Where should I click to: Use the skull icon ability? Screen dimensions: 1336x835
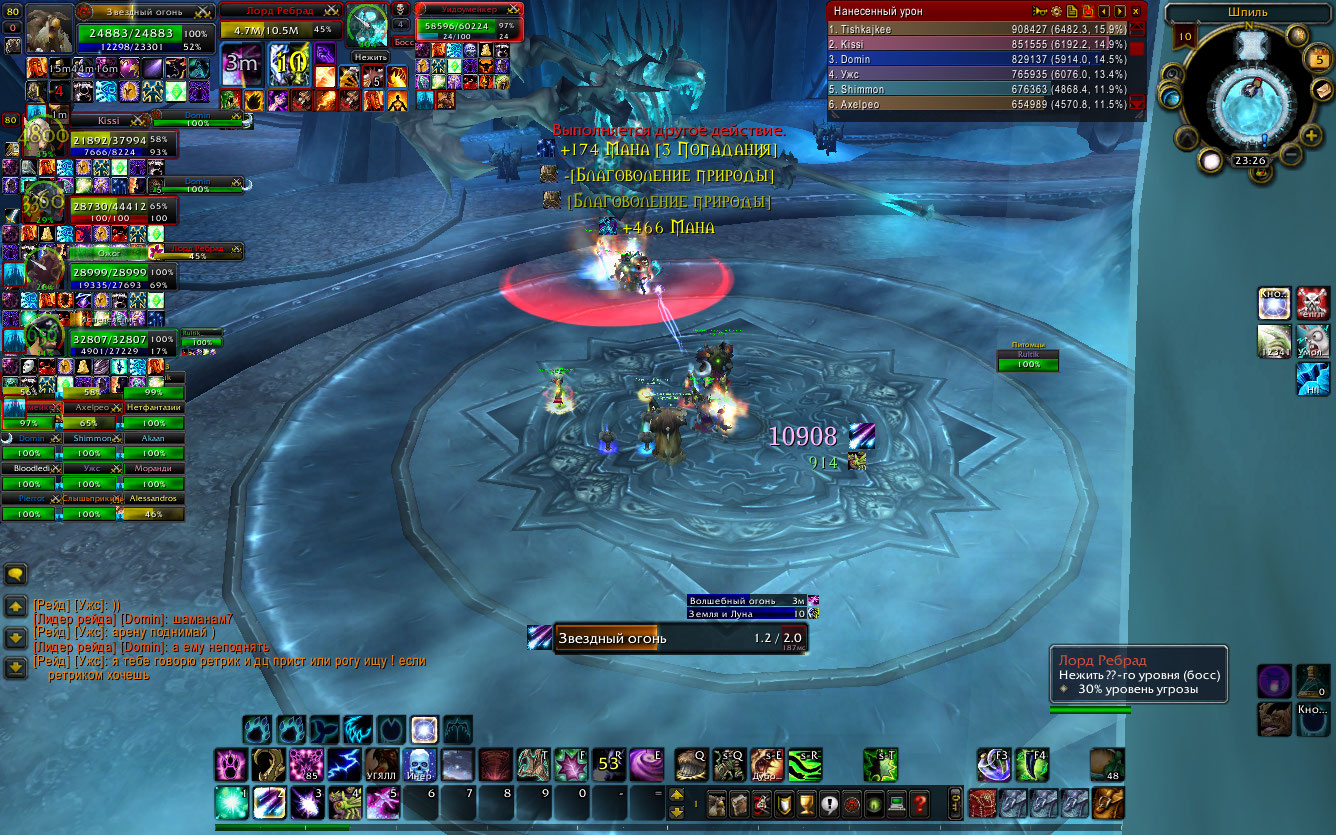click(x=420, y=764)
